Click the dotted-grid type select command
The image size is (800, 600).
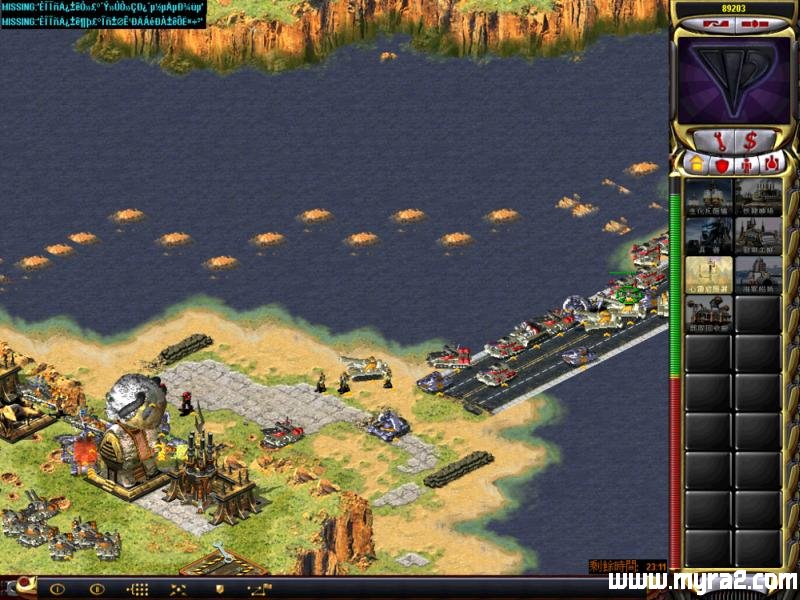(x=138, y=589)
